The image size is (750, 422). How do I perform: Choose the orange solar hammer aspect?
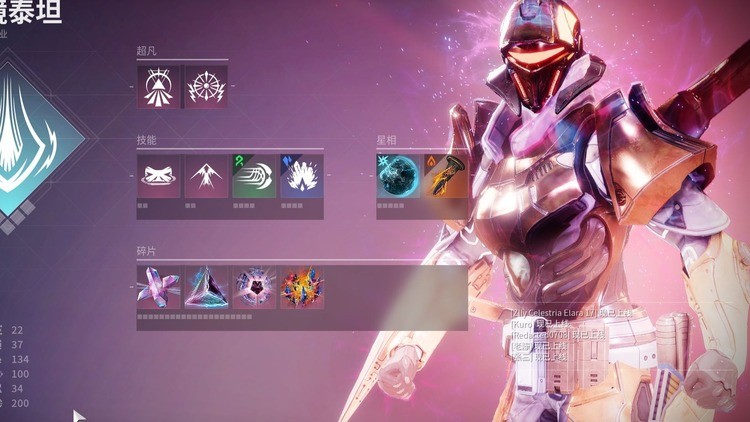(445, 176)
